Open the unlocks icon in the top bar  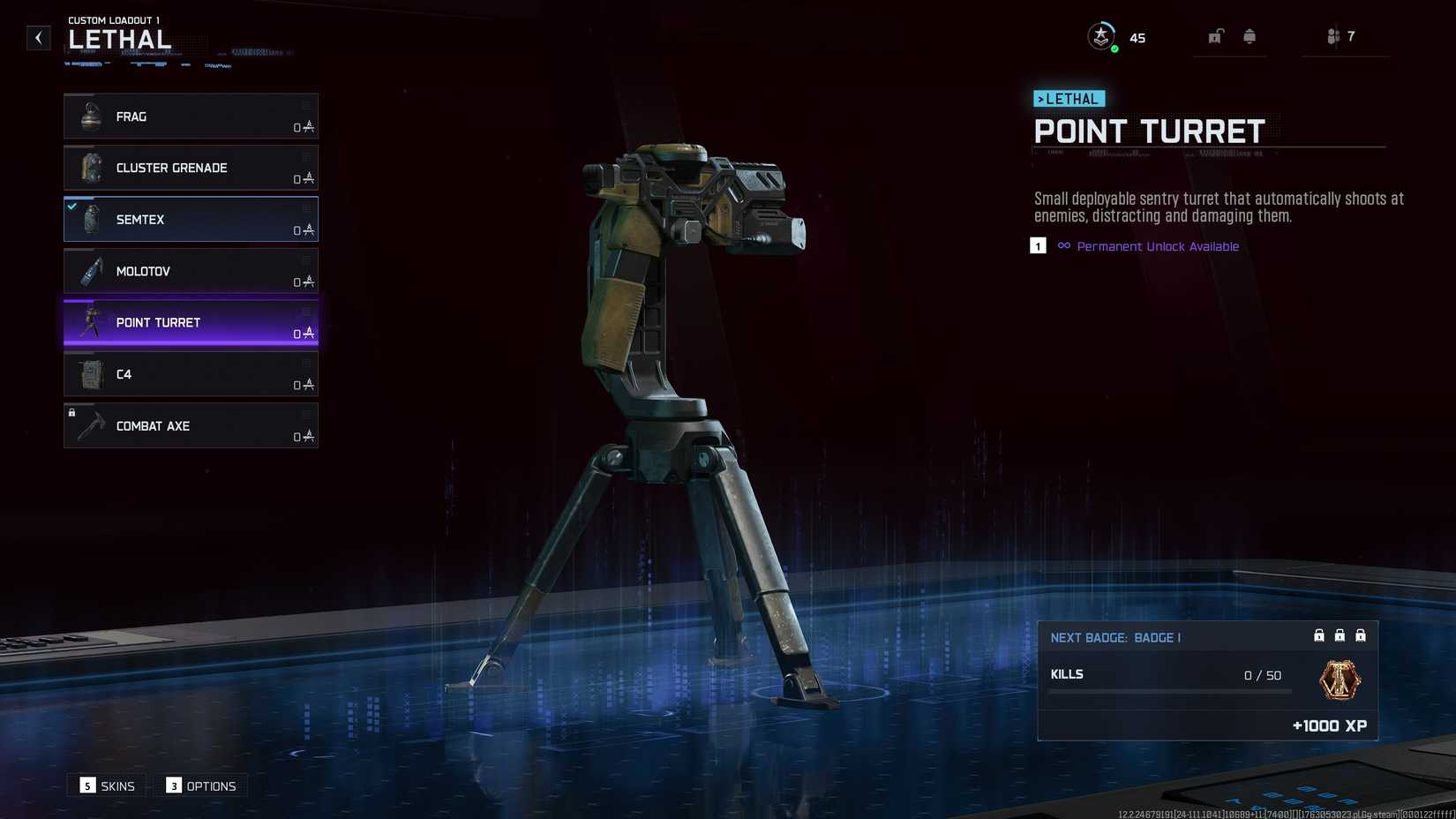pyautogui.click(x=1216, y=36)
